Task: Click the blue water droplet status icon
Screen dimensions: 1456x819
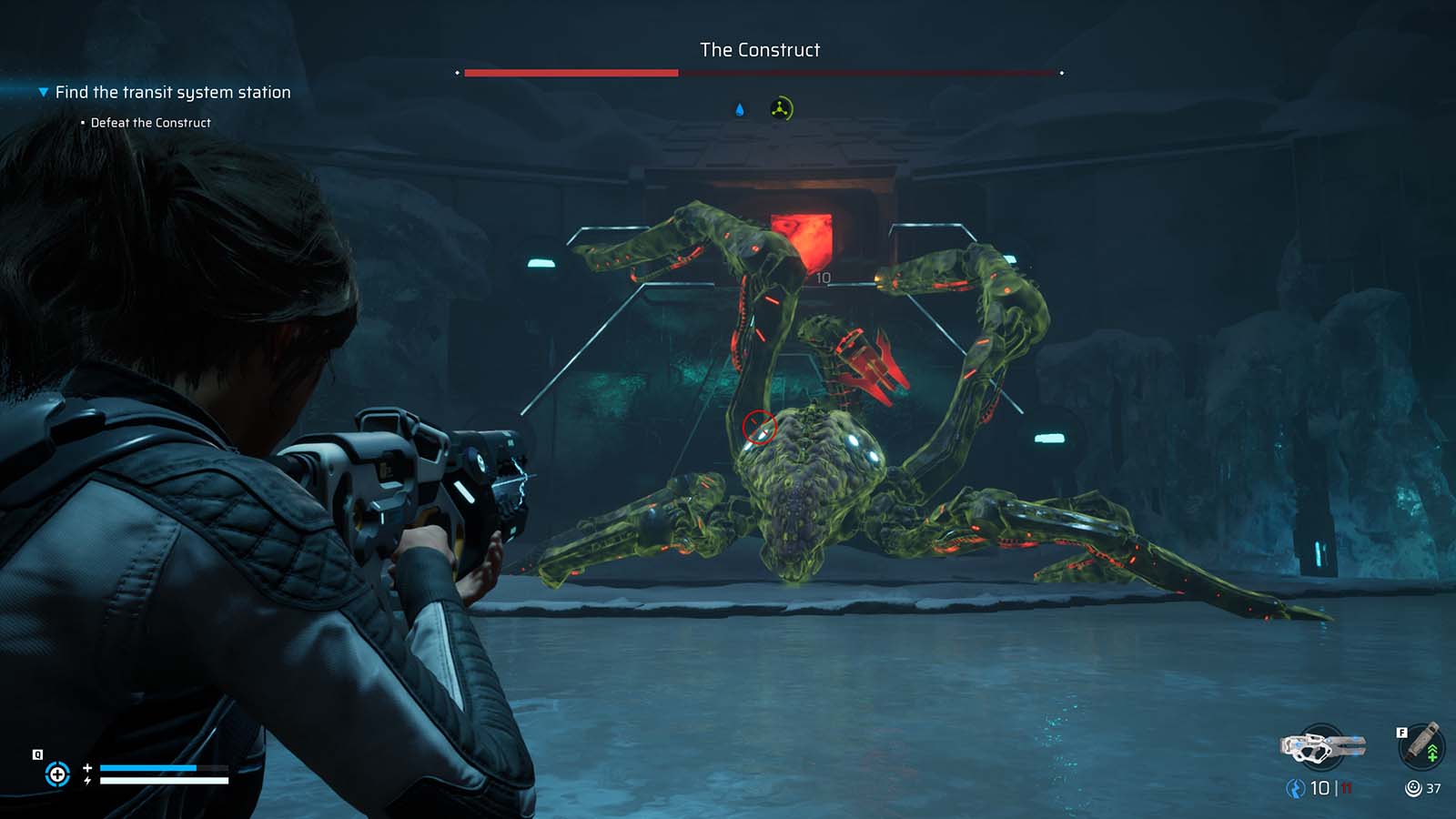Action: (x=740, y=110)
